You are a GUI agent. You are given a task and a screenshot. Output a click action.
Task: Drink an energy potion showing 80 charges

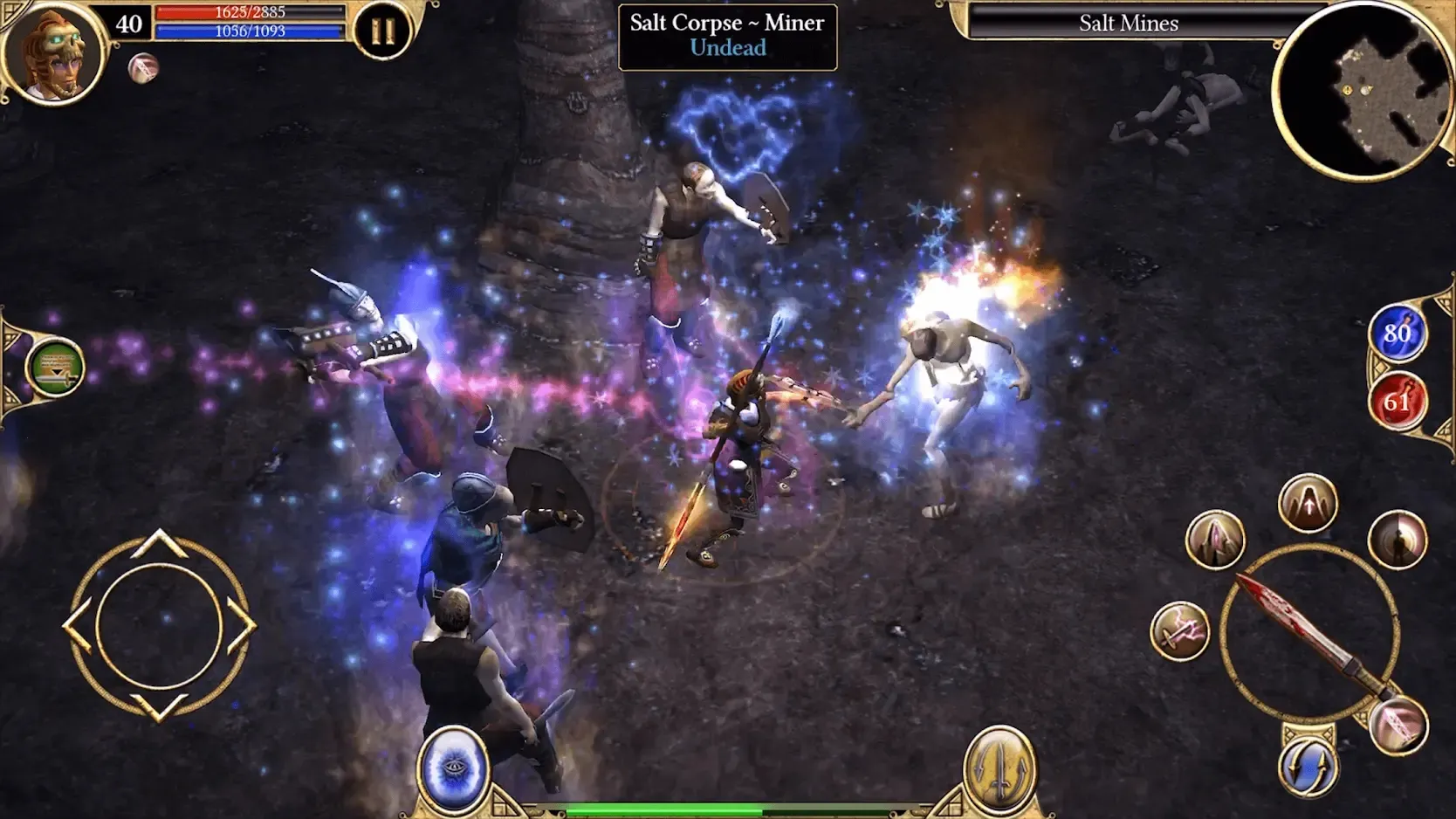1397,333
